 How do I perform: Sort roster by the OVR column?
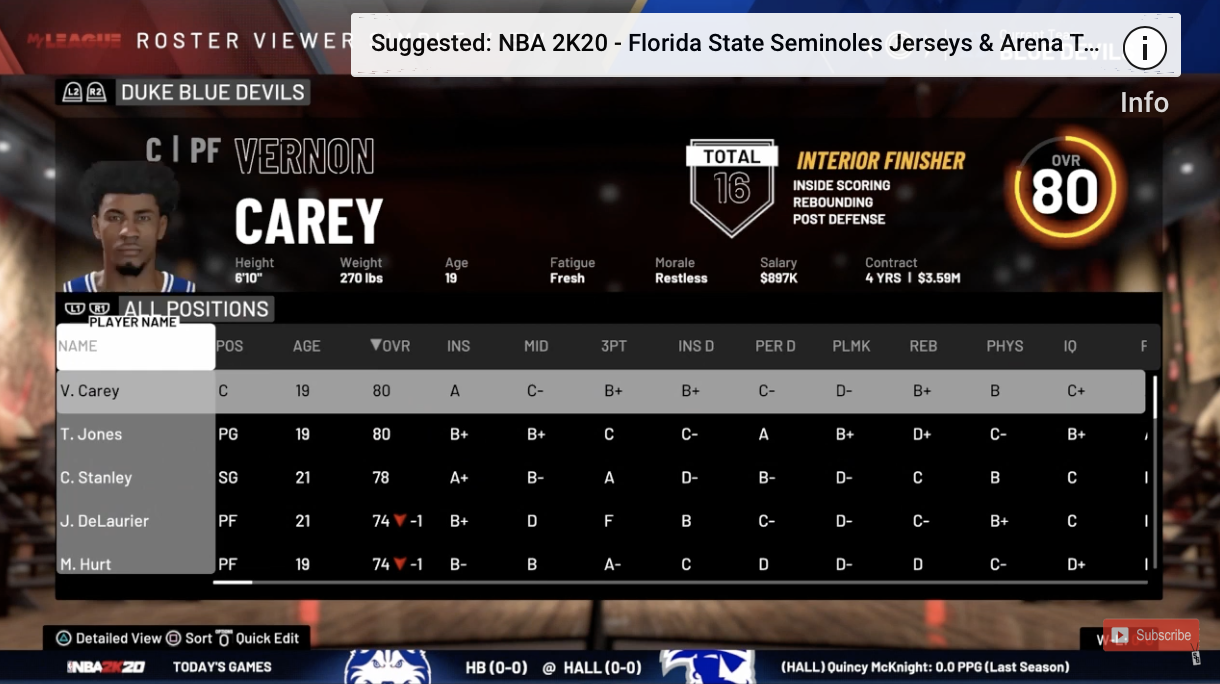click(390, 346)
